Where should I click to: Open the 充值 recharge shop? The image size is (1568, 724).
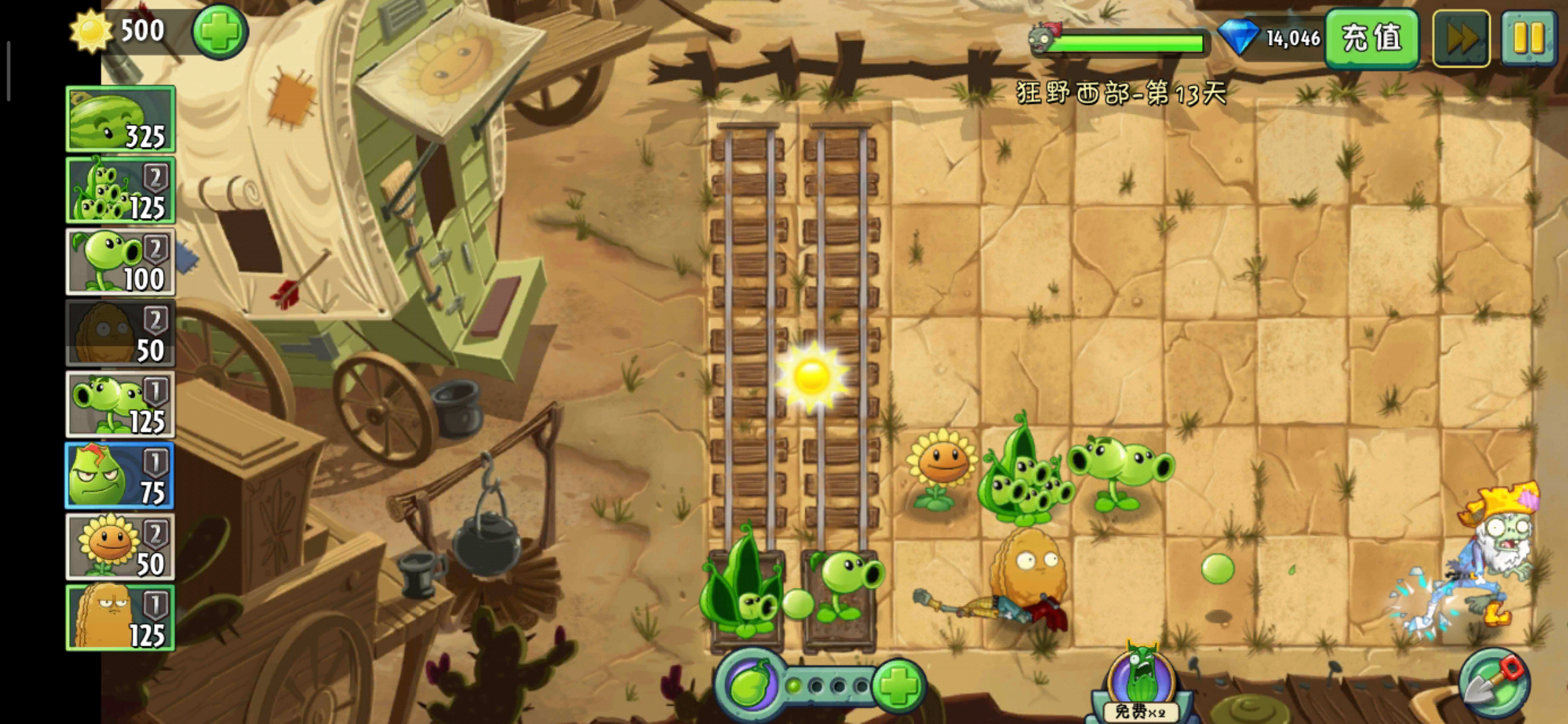(x=1371, y=38)
